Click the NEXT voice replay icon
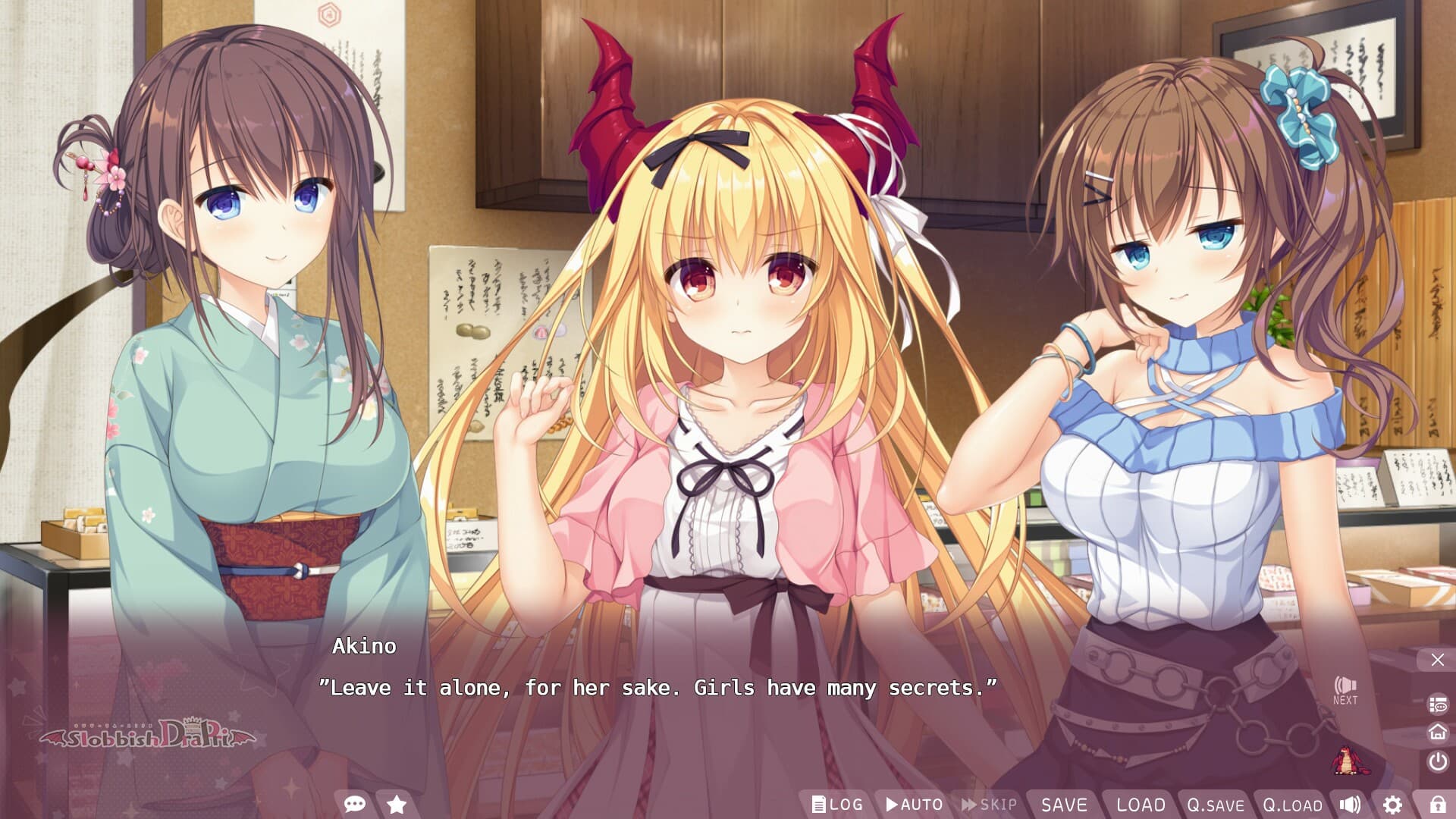 pos(1345,690)
